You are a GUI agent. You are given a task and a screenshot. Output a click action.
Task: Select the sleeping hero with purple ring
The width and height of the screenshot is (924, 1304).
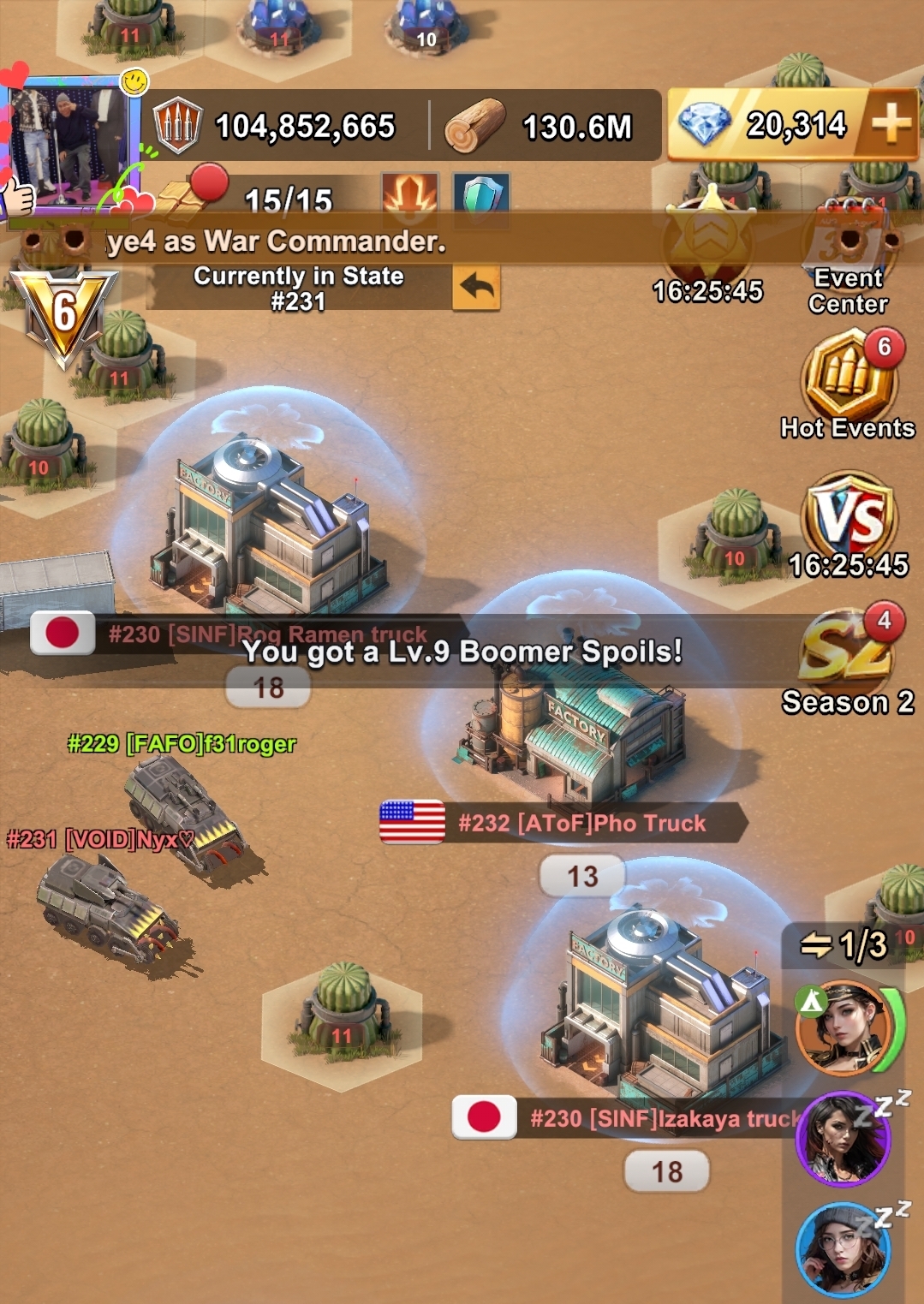click(x=844, y=1139)
